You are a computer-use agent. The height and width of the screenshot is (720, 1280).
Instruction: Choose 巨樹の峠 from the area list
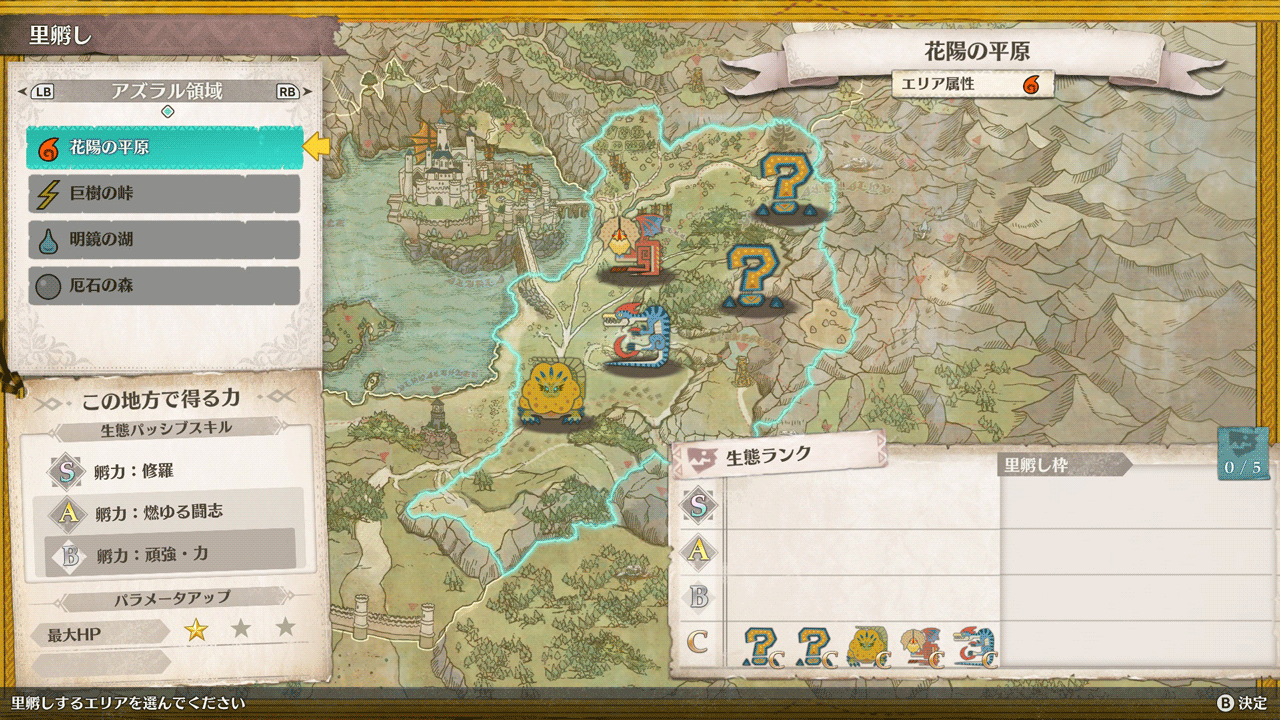click(165, 194)
